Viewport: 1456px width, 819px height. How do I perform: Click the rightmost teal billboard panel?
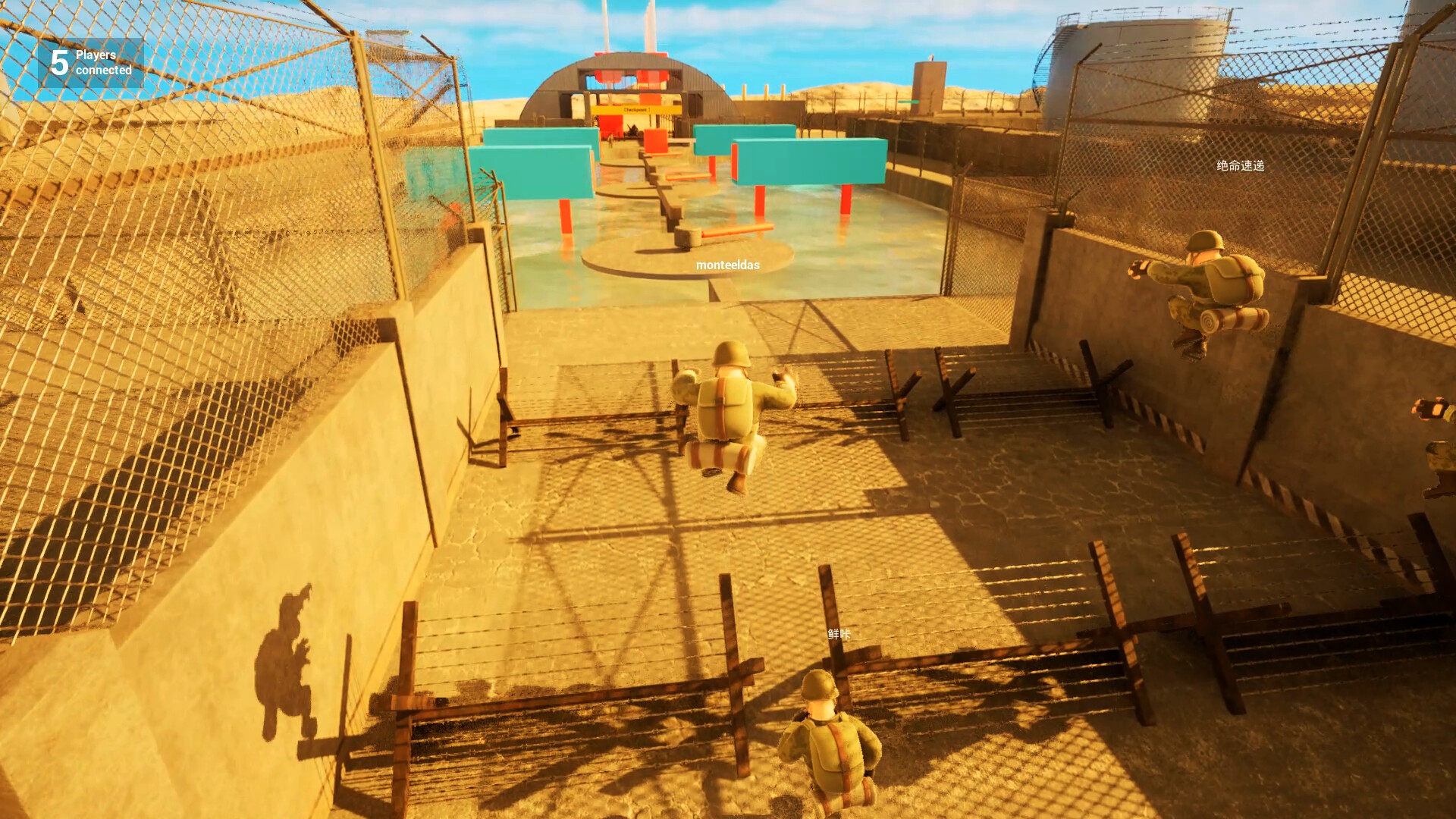[x=808, y=159]
